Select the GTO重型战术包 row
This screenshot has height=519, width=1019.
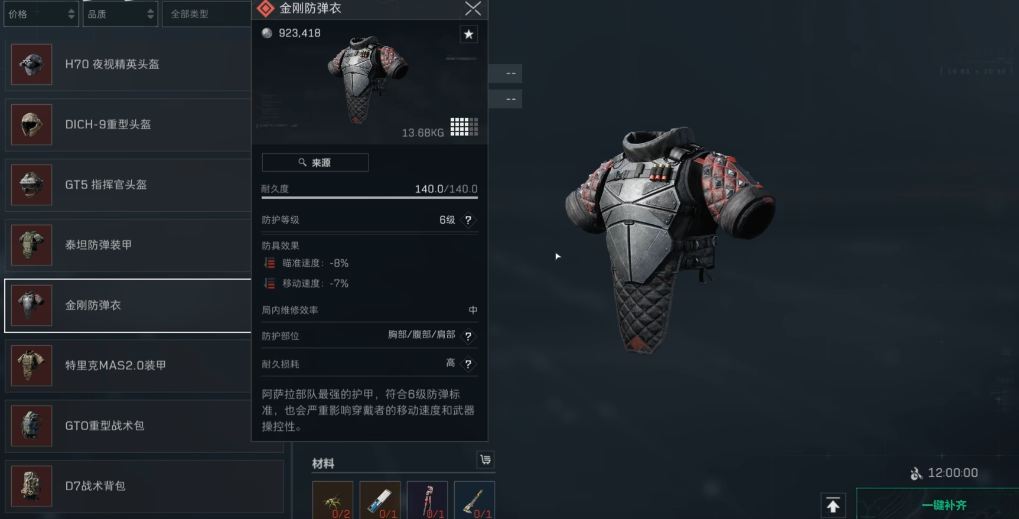click(x=128, y=426)
